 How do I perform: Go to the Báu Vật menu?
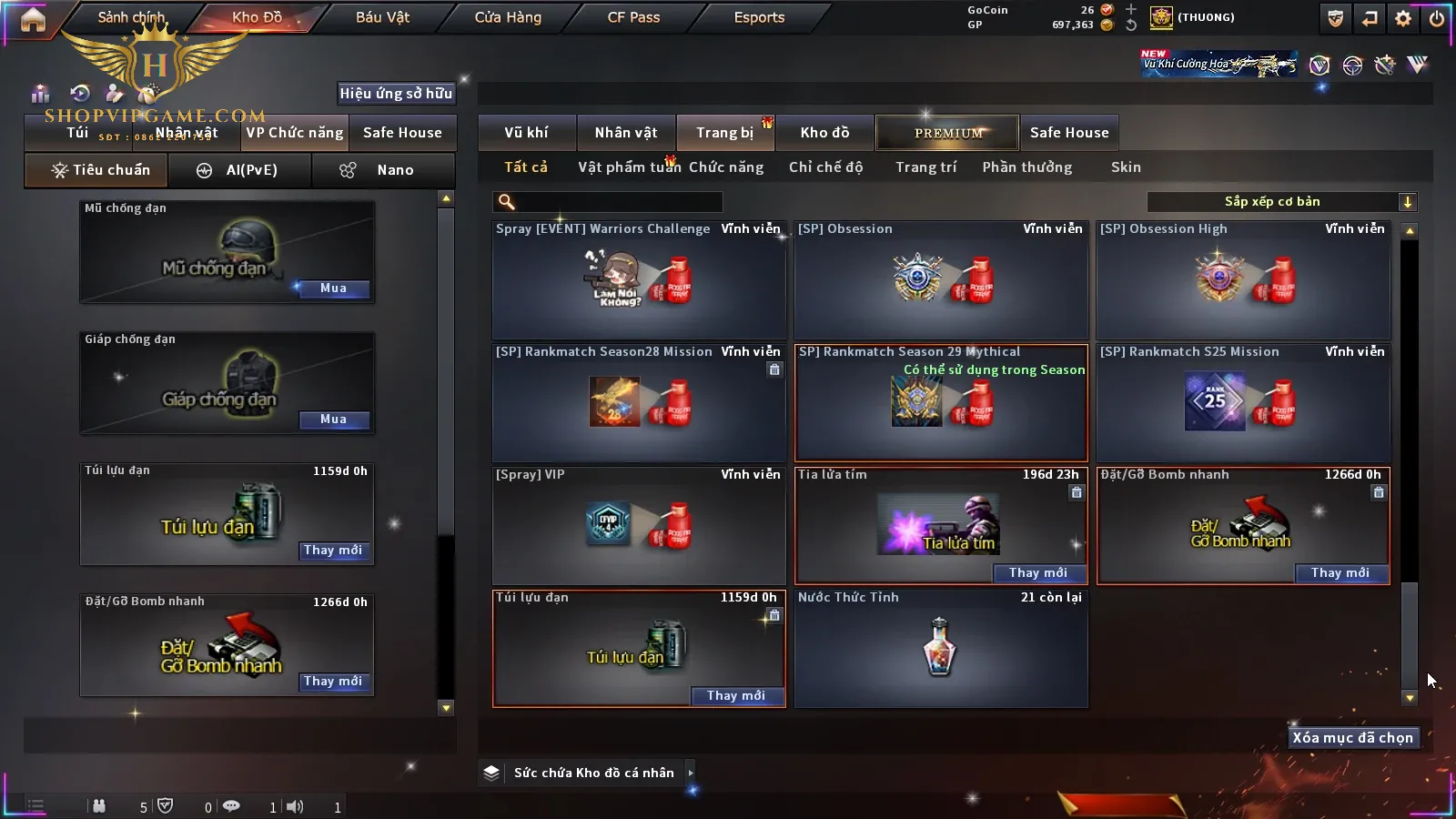pyautogui.click(x=382, y=17)
